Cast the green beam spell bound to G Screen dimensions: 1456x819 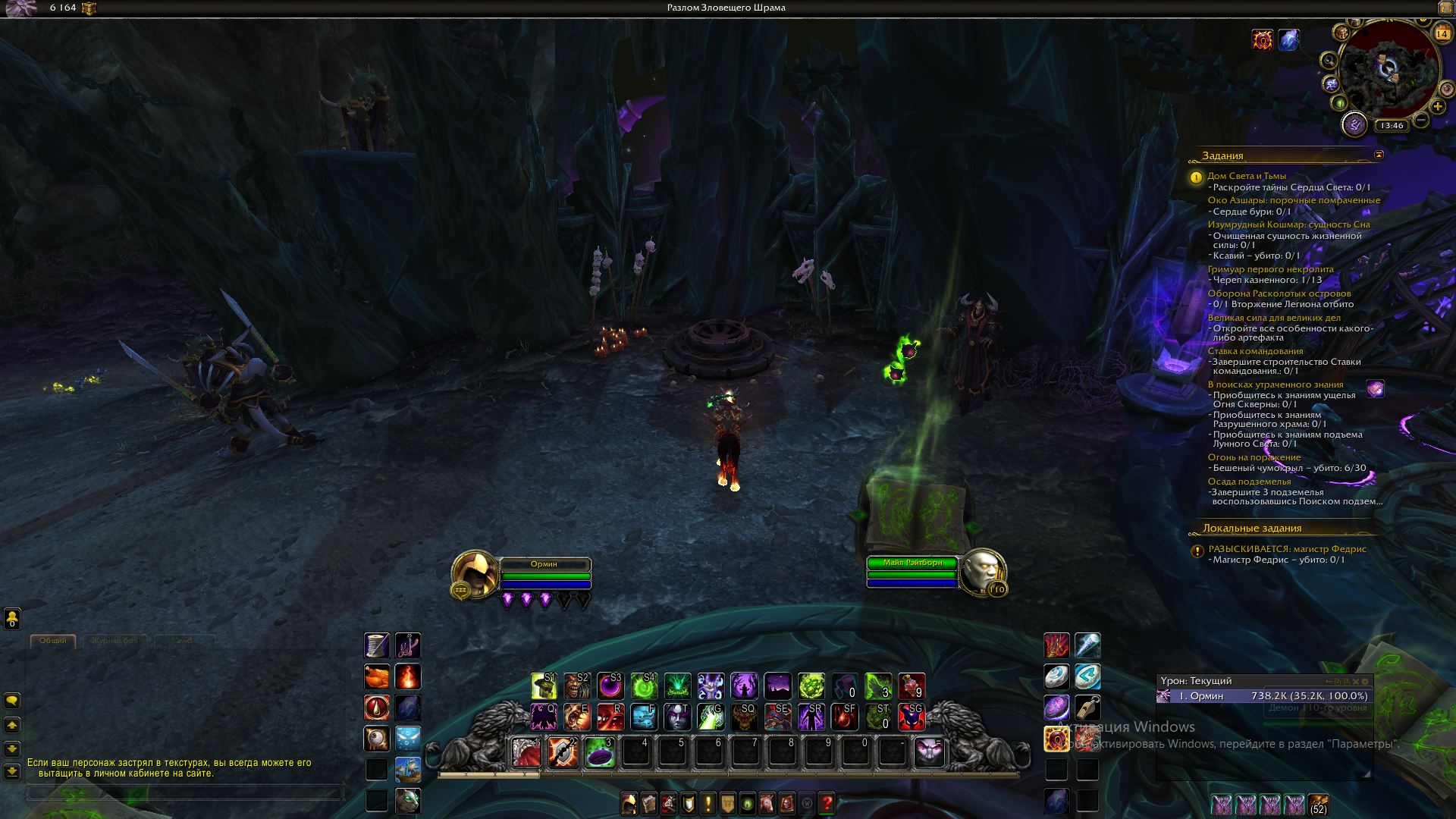click(711, 717)
